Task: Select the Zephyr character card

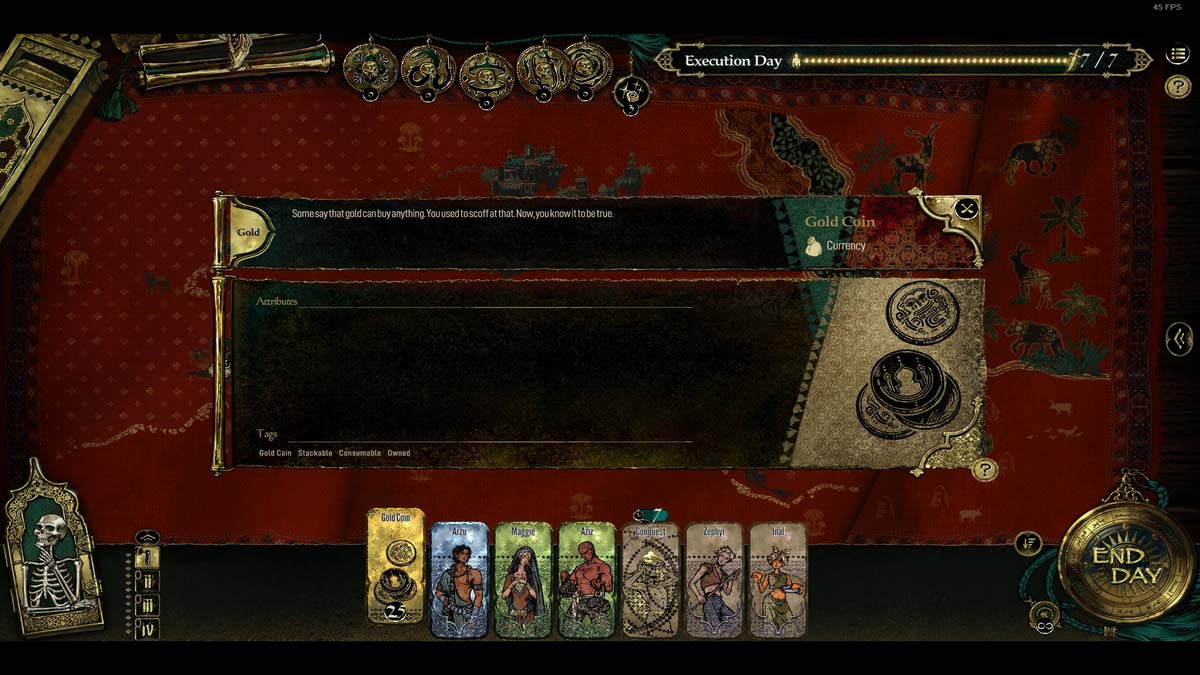Action: pos(714,579)
